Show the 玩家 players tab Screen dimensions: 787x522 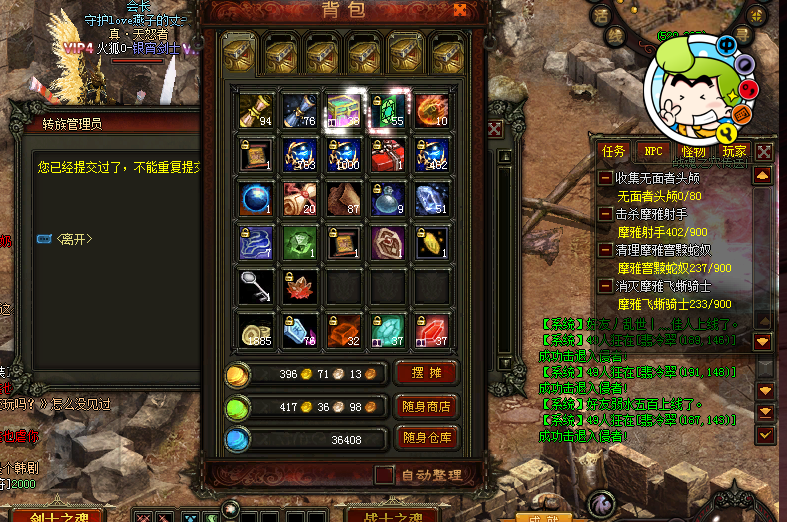(733, 151)
